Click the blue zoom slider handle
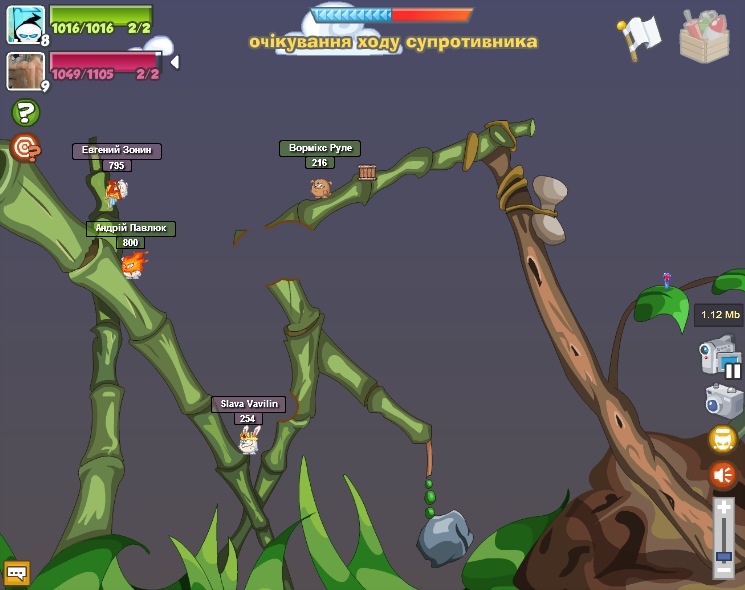Viewport: 745px width, 590px height. [x=724, y=555]
